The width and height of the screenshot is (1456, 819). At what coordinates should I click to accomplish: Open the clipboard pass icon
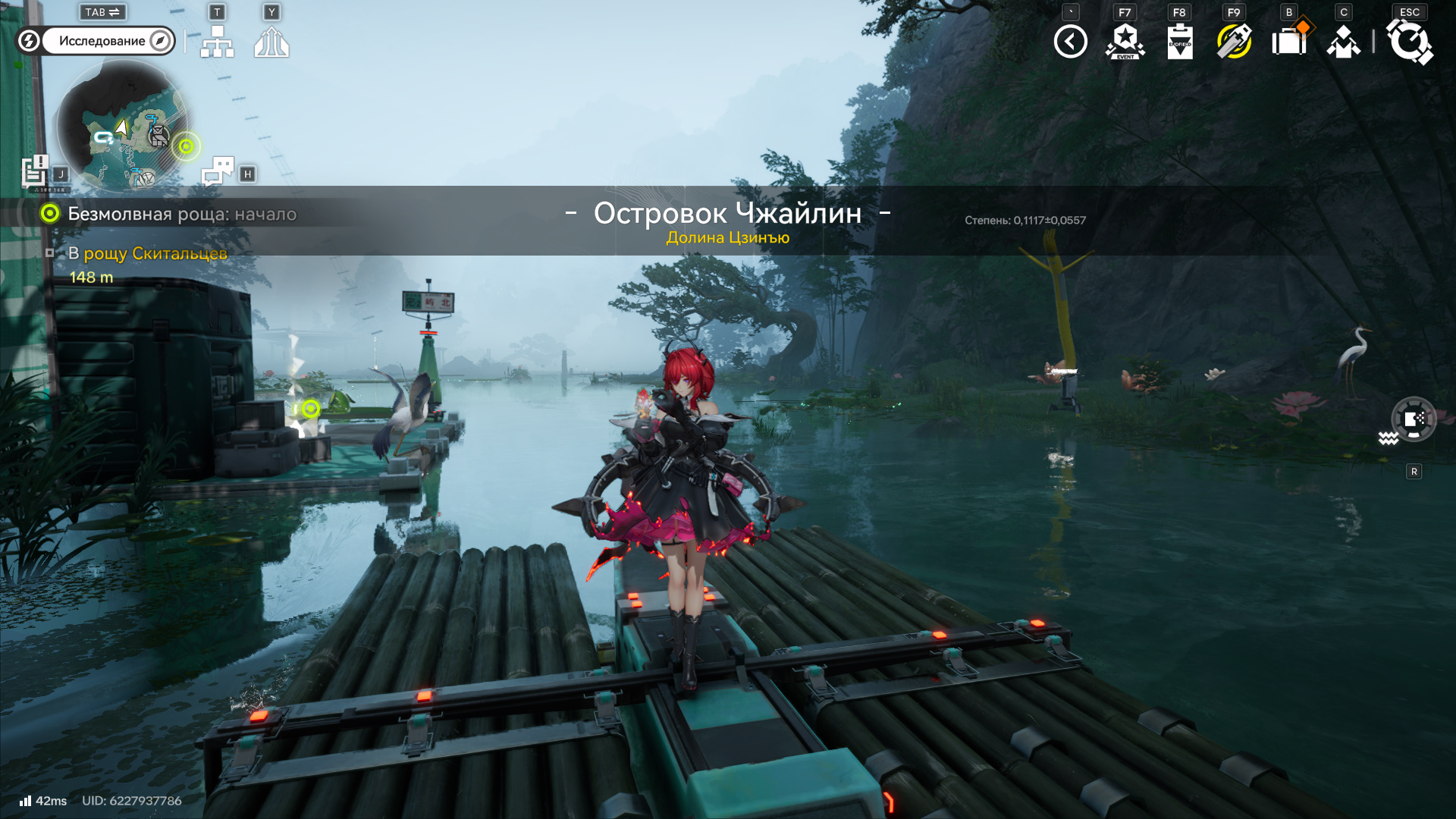pos(1180,42)
